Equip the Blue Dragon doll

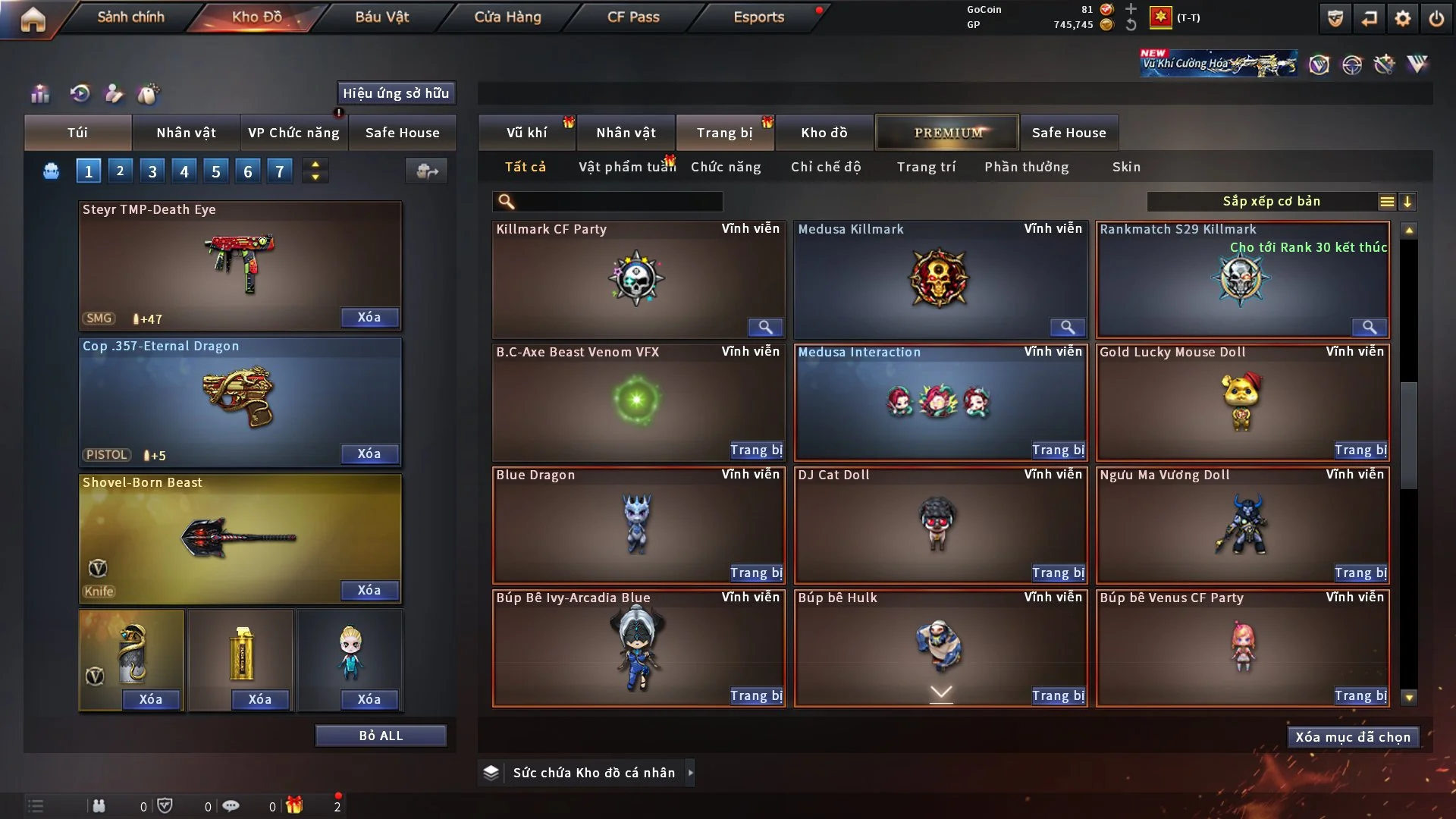pyautogui.click(x=756, y=573)
